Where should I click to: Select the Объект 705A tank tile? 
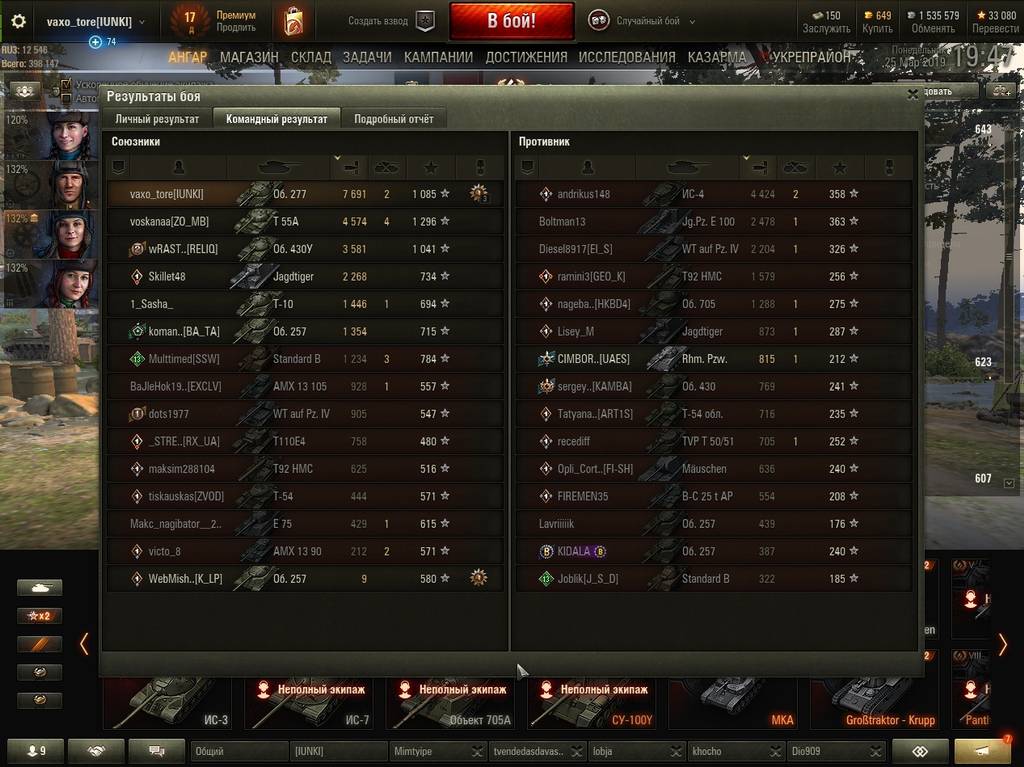(x=452, y=702)
